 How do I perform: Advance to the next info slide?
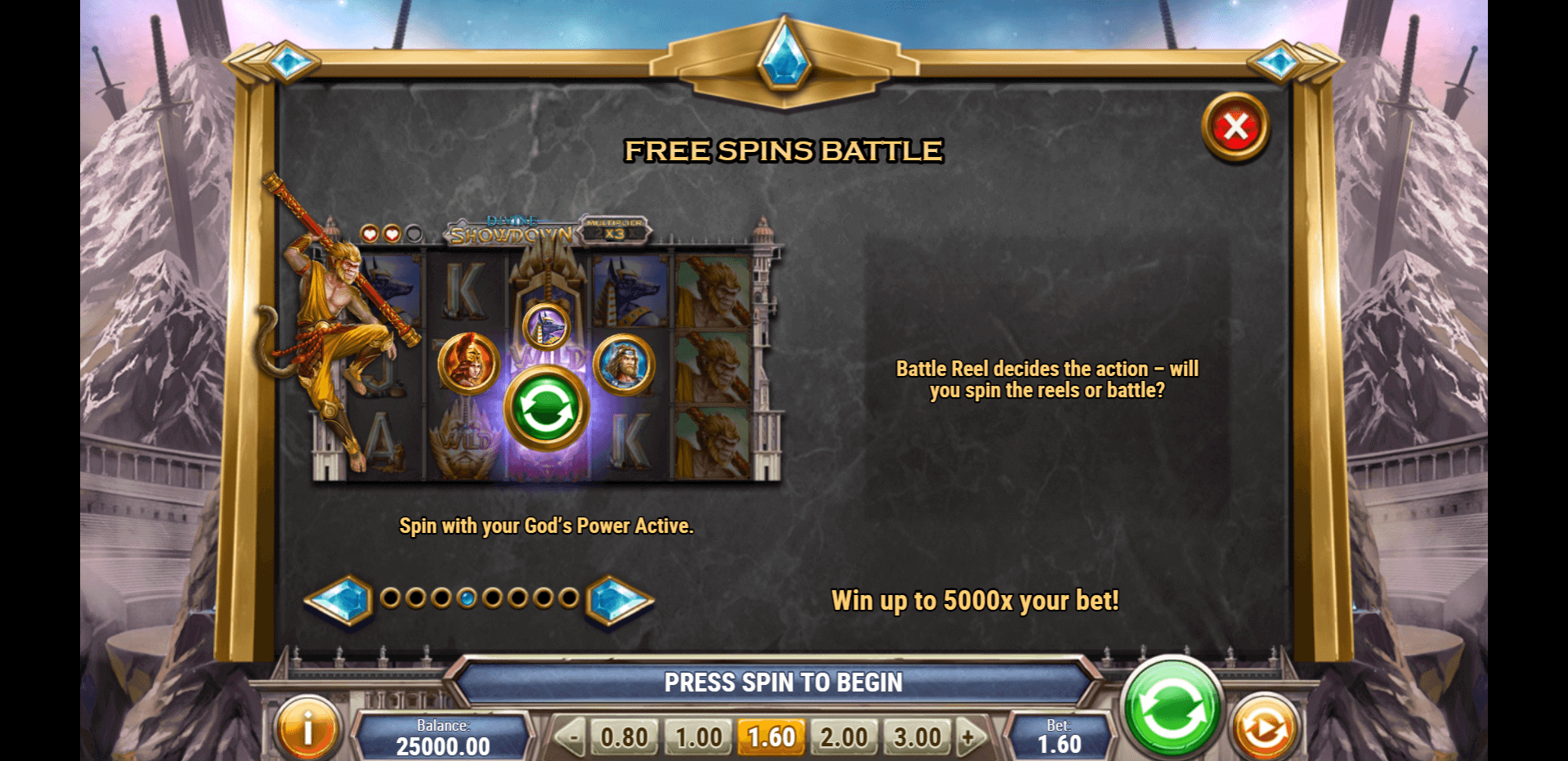[619, 600]
